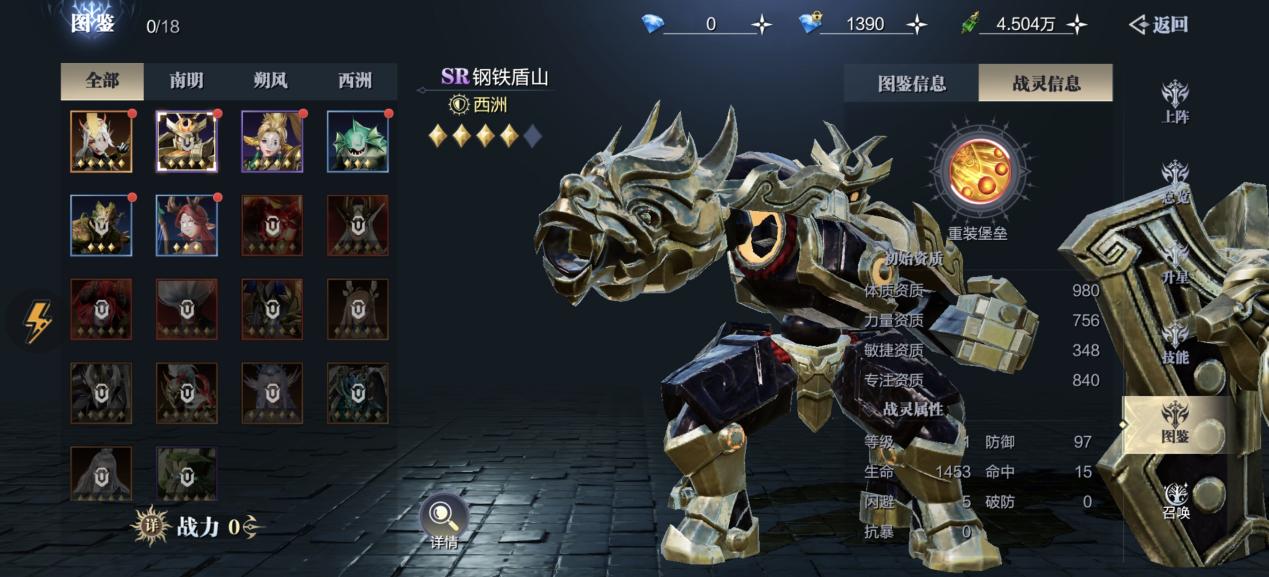Select the green sea-monster spirit portrait
Viewport: 1269px width, 577px height.
358,142
